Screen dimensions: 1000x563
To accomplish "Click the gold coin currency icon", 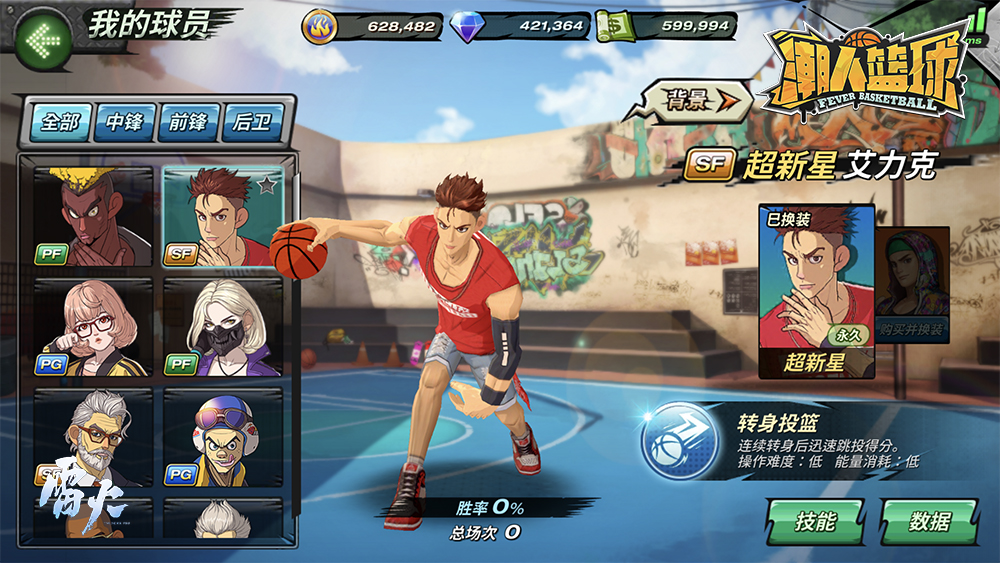I will (x=321, y=26).
